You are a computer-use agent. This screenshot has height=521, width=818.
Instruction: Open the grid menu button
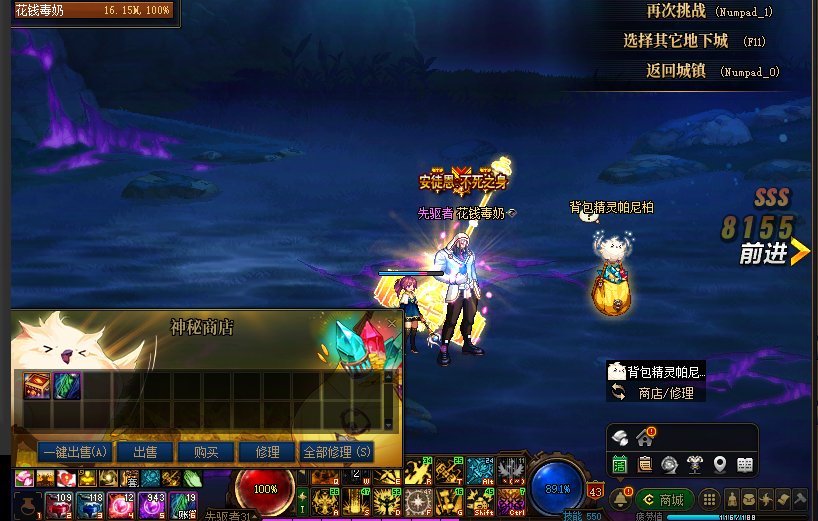(708, 499)
